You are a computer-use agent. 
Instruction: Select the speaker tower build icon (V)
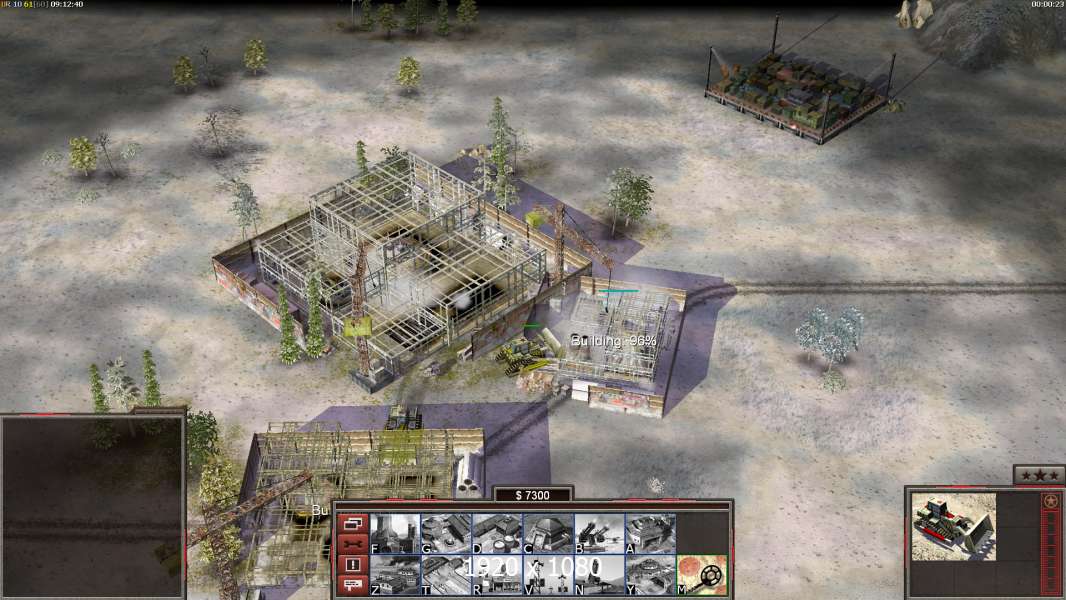tap(548, 575)
